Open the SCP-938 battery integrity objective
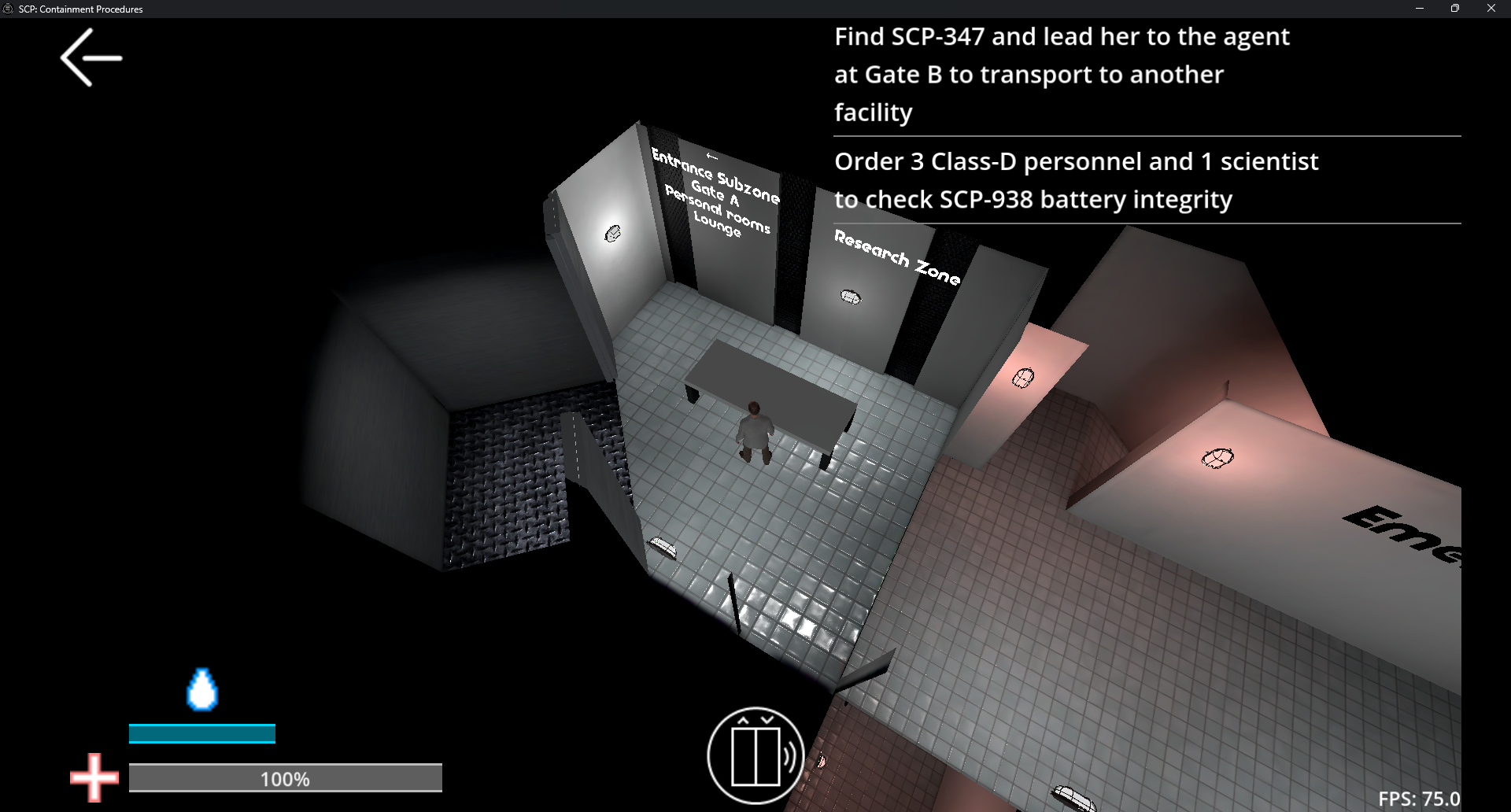Screen dimensions: 1511x812 point(1075,180)
